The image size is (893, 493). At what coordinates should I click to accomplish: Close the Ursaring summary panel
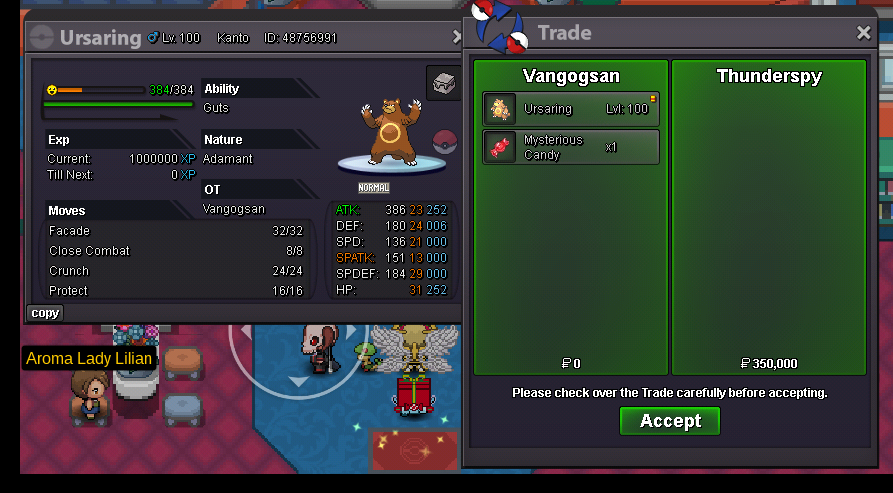(457, 37)
